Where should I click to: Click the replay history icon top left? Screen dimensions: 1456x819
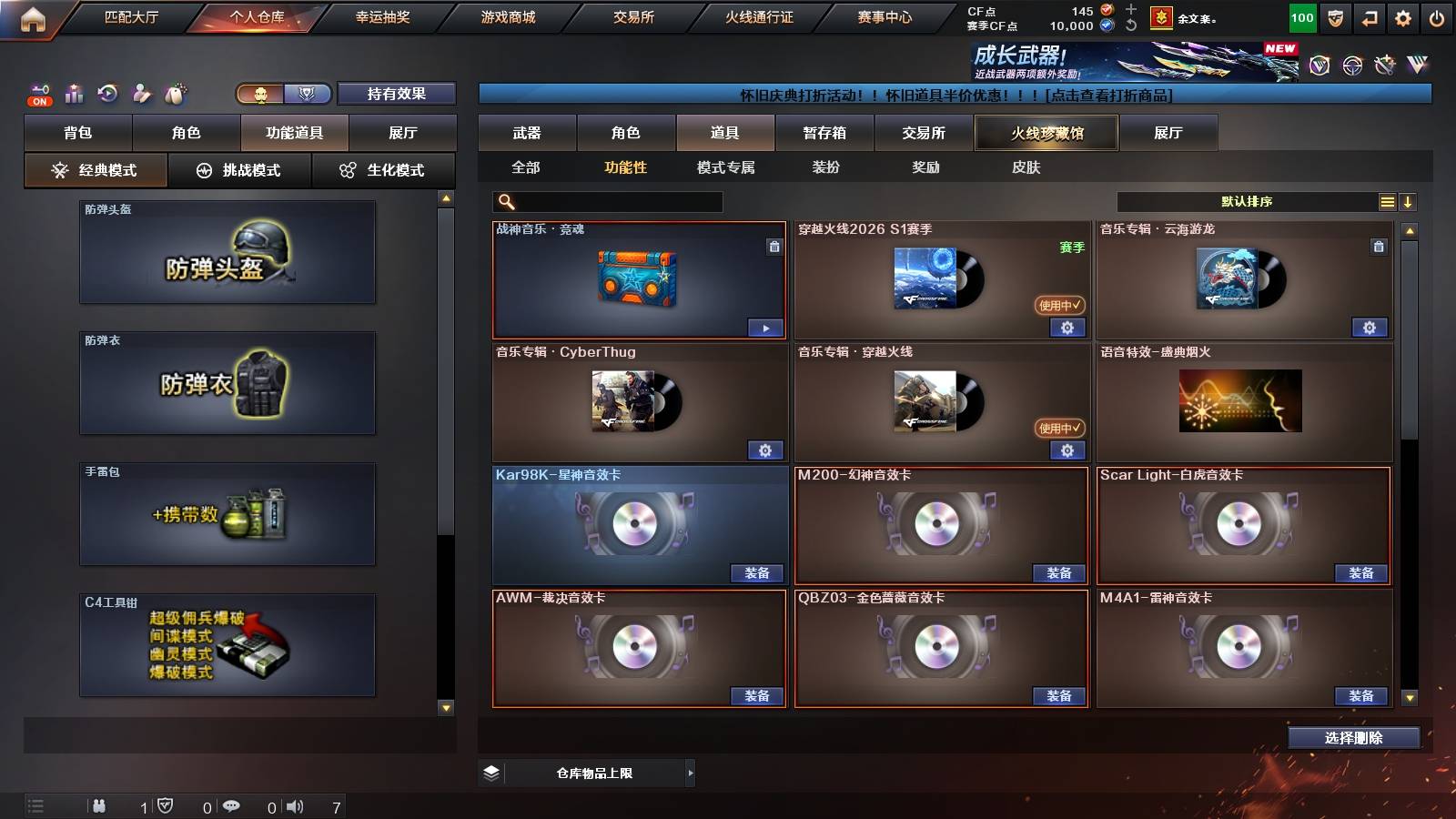106,94
